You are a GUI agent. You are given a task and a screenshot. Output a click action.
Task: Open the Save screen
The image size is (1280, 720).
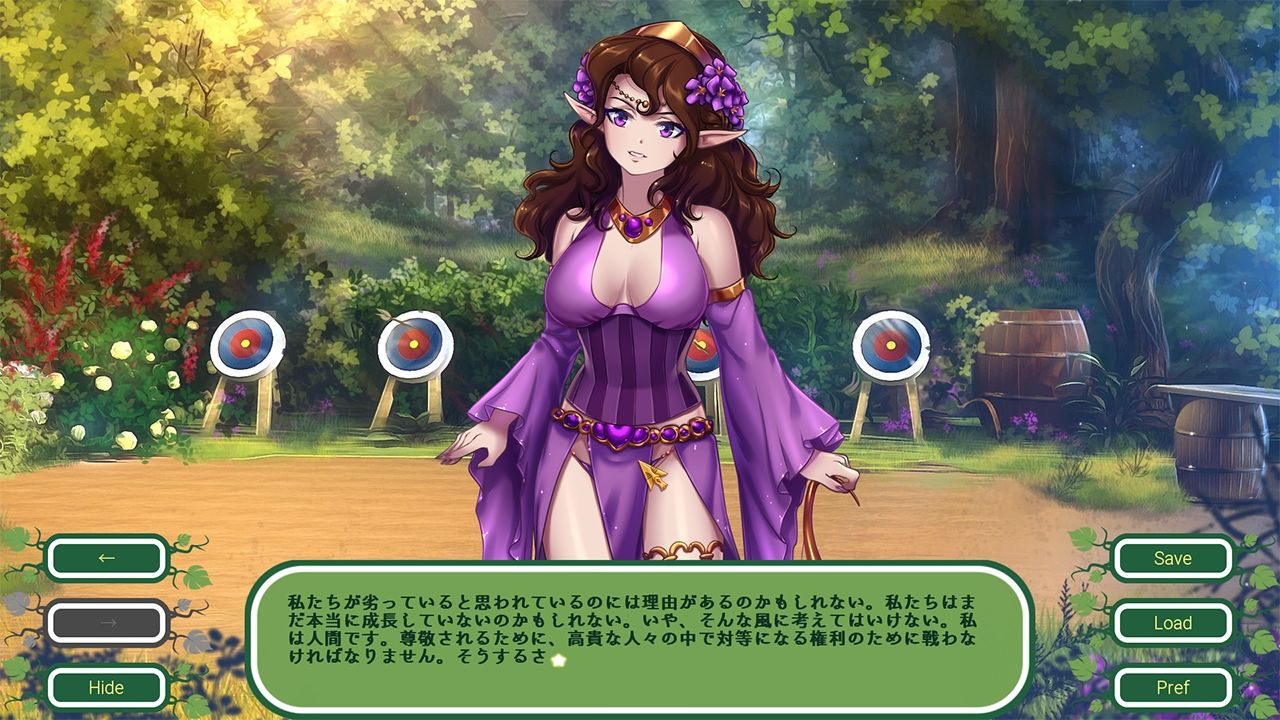pyautogui.click(x=1172, y=558)
